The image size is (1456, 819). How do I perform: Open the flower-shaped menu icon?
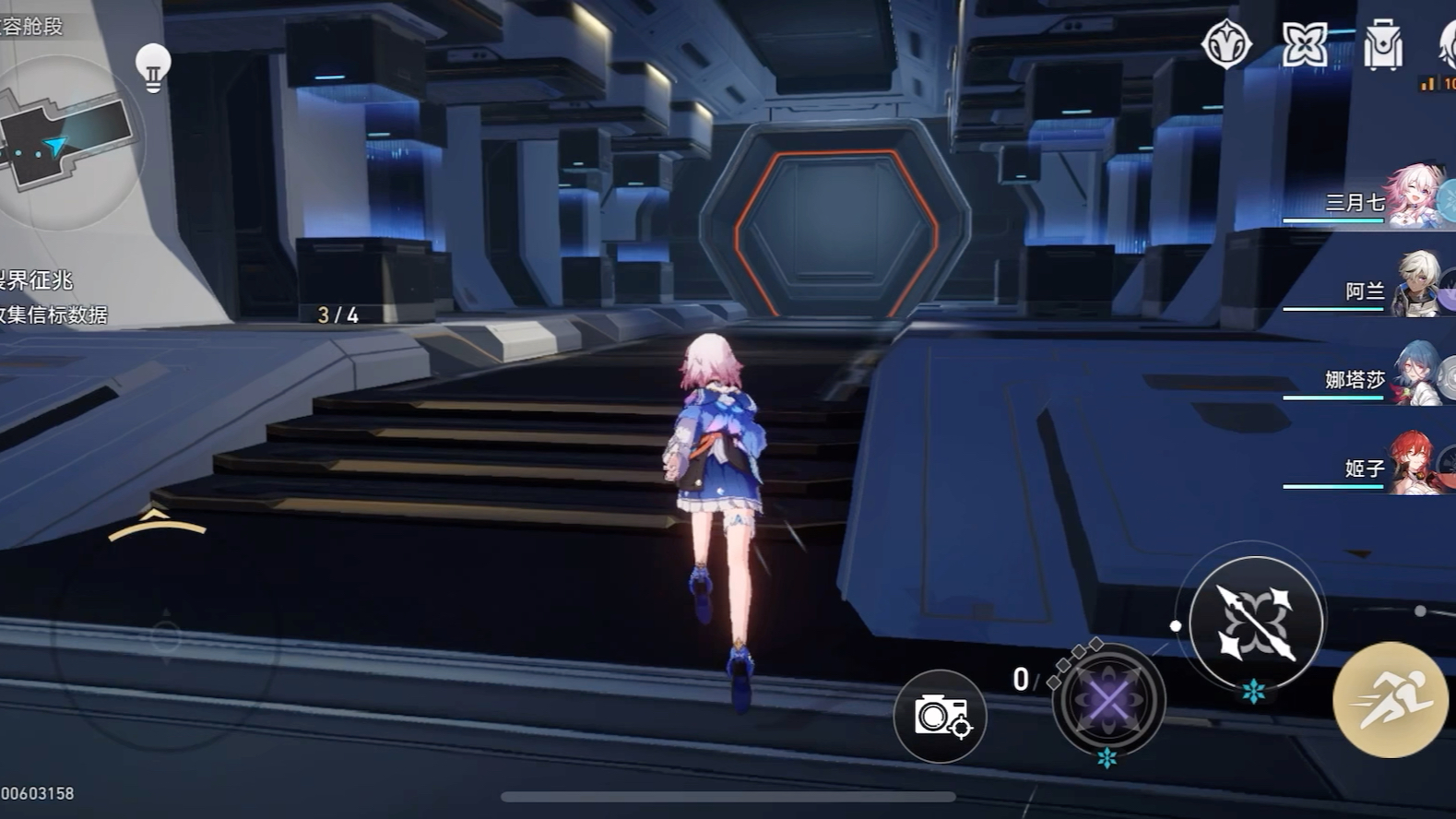pos(1305,44)
